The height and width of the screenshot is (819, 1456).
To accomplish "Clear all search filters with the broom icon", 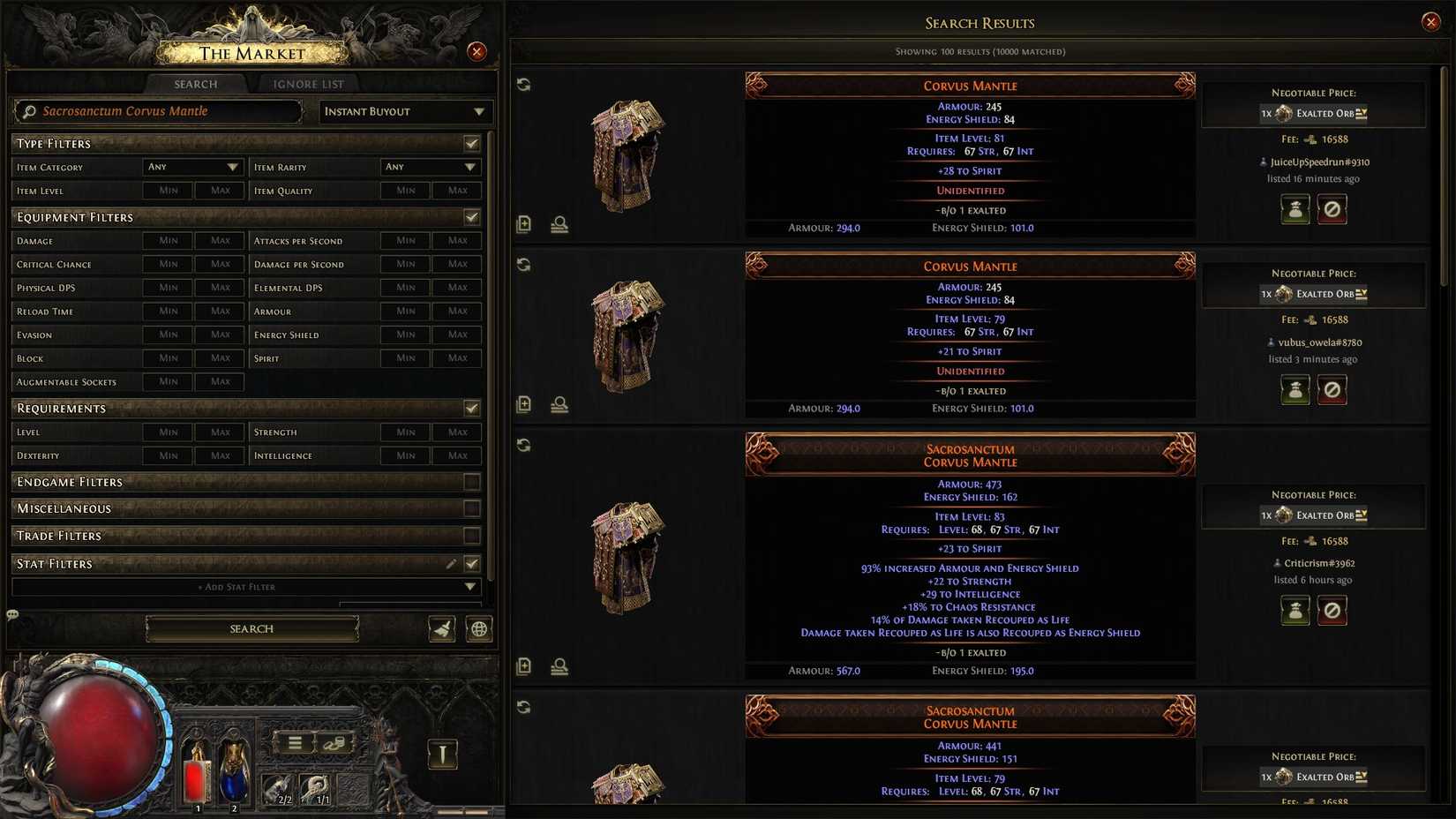I will pyautogui.click(x=441, y=628).
